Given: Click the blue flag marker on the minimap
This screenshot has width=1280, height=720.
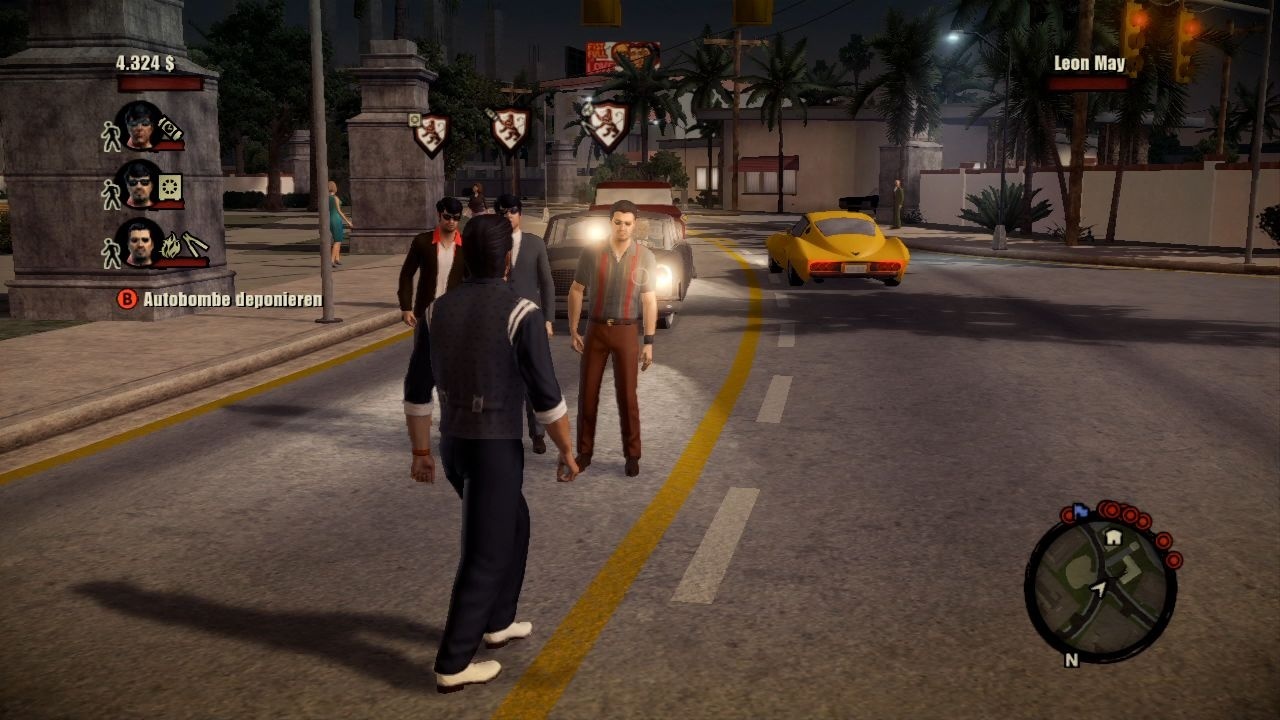Looking at the screenshot, I should tap(1080, 510).
